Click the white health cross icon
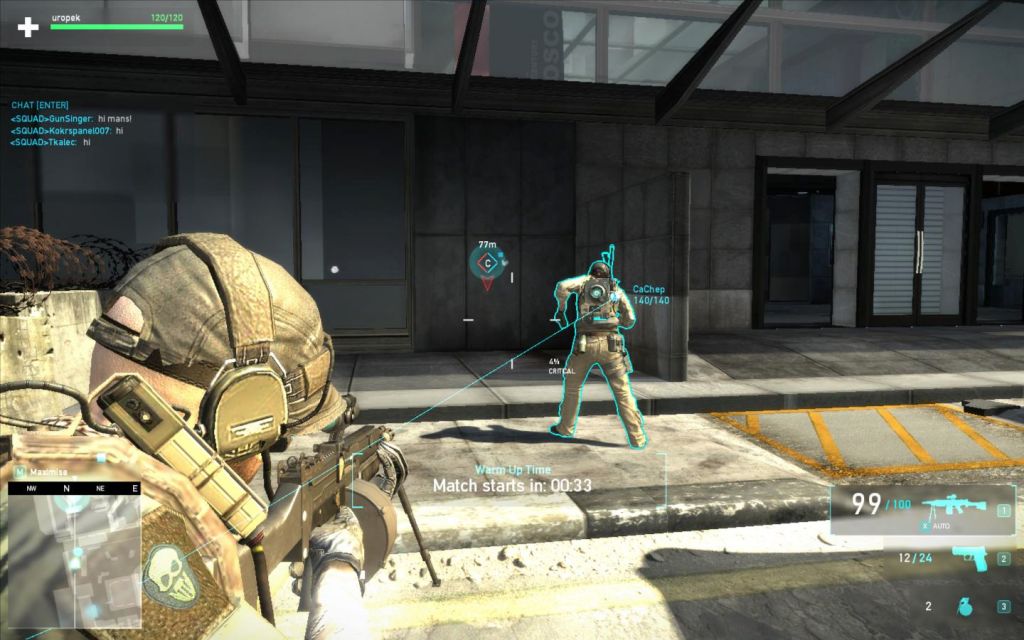The width and height of the screenshot is (1024, 640). pyautogui.click(x=28, y=26)
